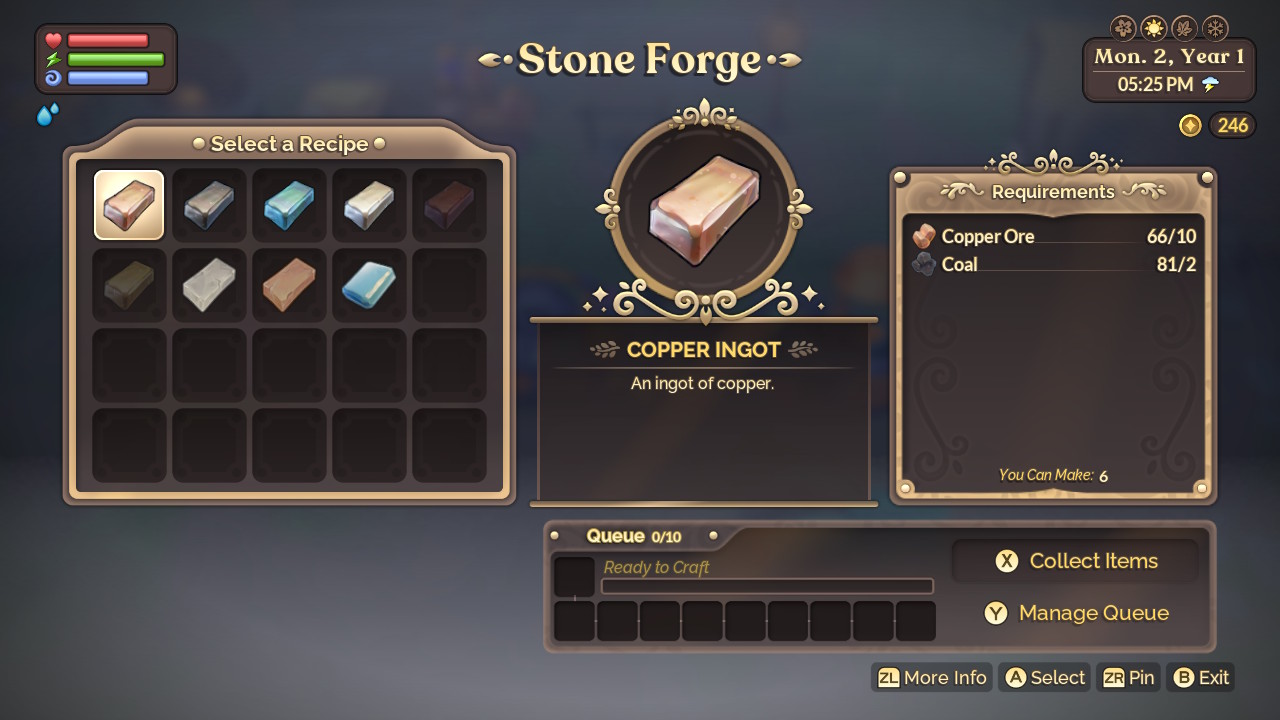Viewport: 1280px width, 720px height.
Task: Select the white stone recipe in second row
Action: pos(208,284)
